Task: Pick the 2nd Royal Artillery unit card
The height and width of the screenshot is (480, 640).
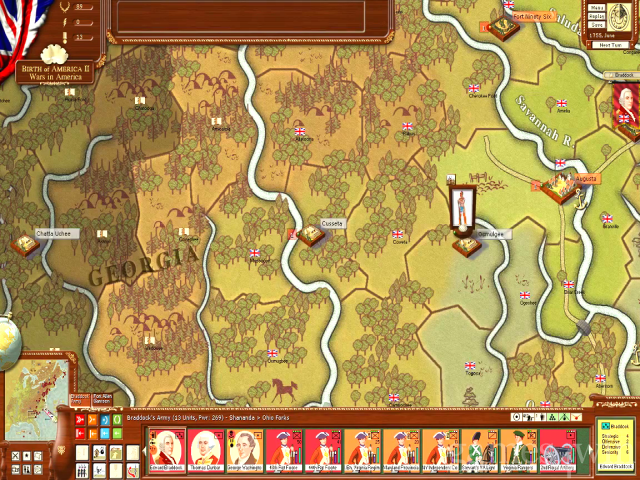Action: 555,448
